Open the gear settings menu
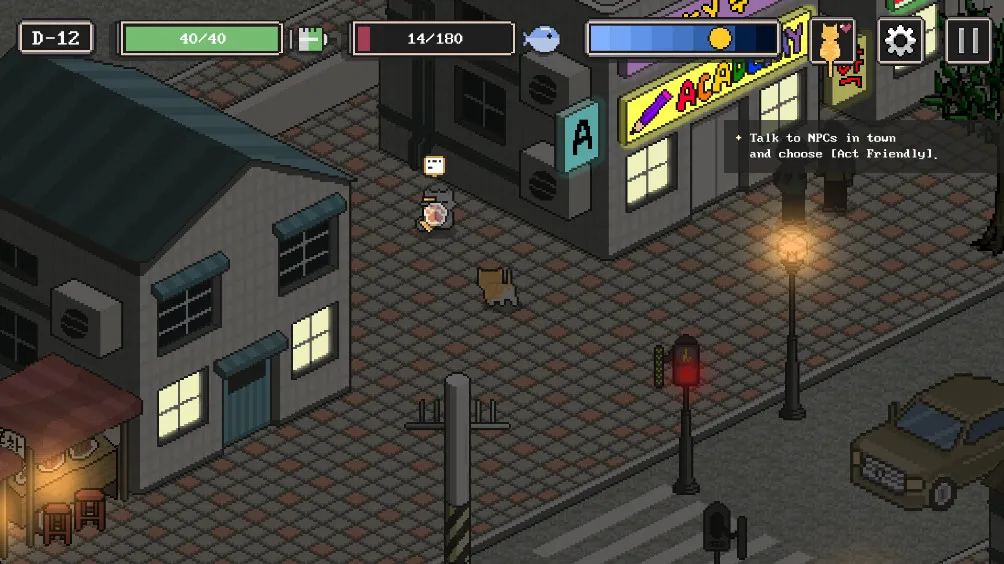This screenshot has width=1004, height=564. coord(900,41)
